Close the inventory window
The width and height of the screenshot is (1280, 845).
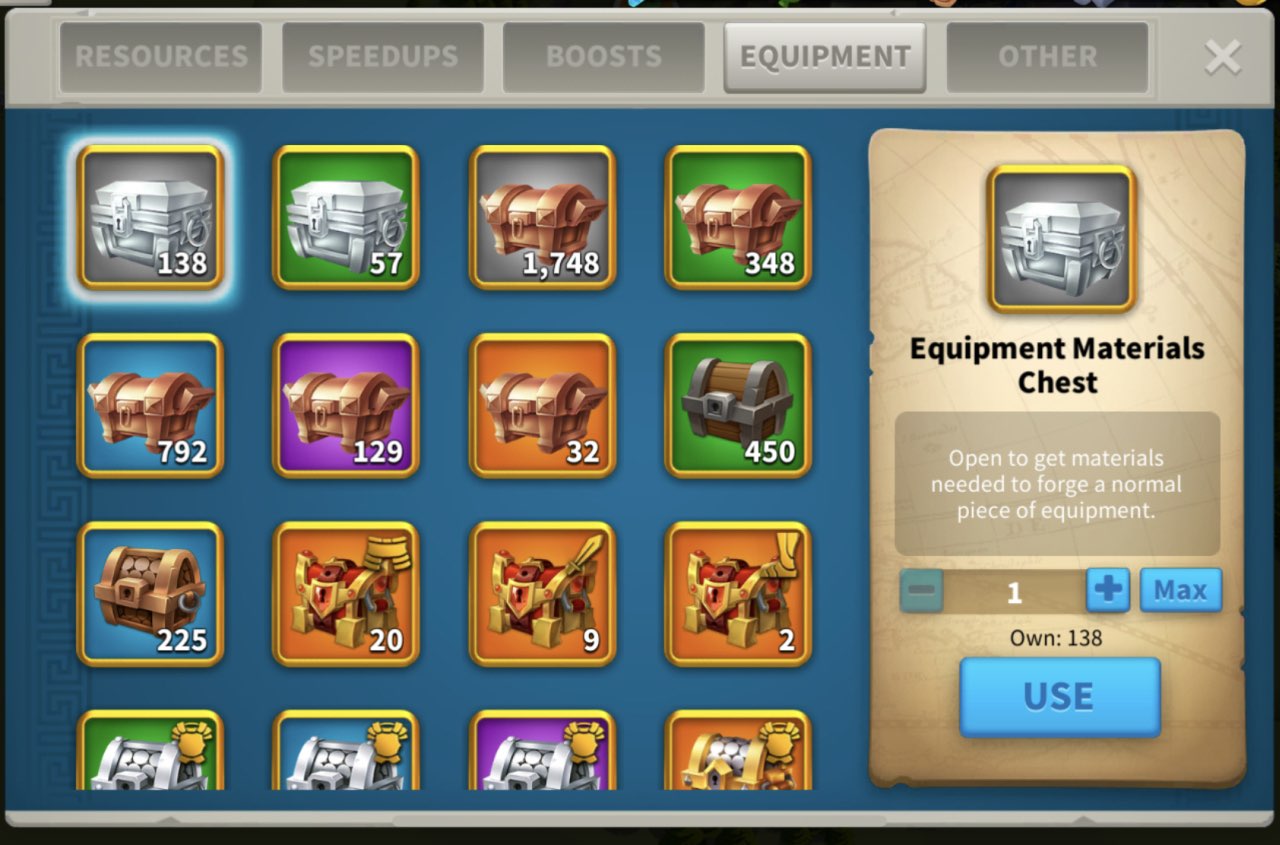1222,57
